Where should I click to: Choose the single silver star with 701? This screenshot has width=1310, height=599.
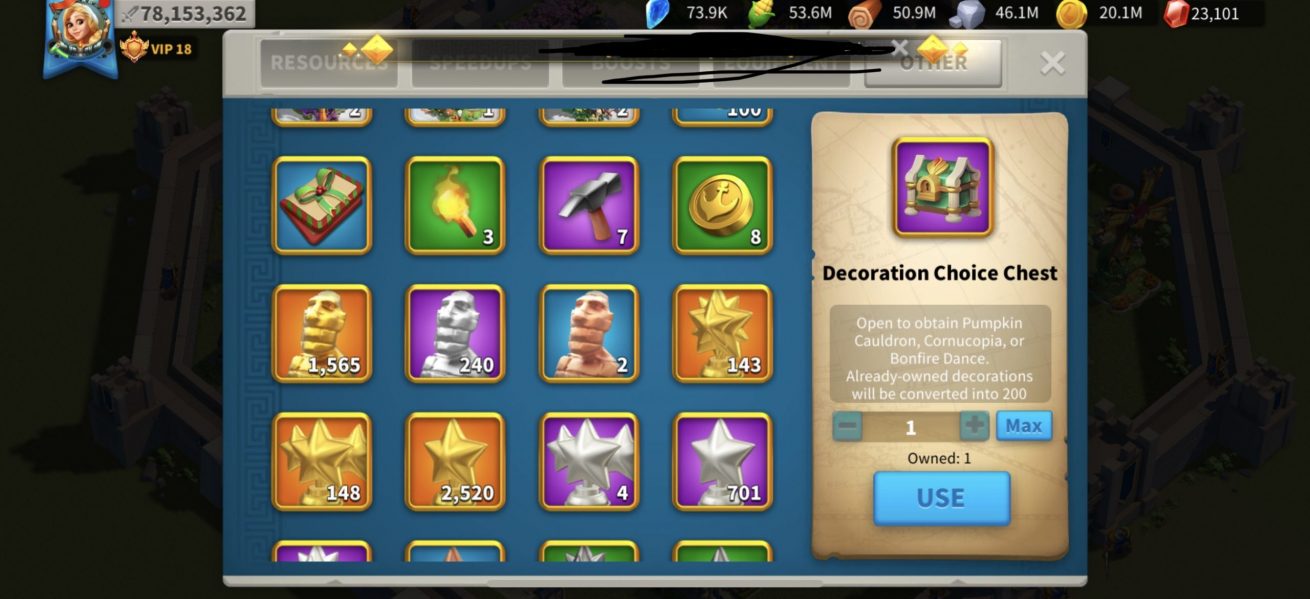tap(722, 461)
